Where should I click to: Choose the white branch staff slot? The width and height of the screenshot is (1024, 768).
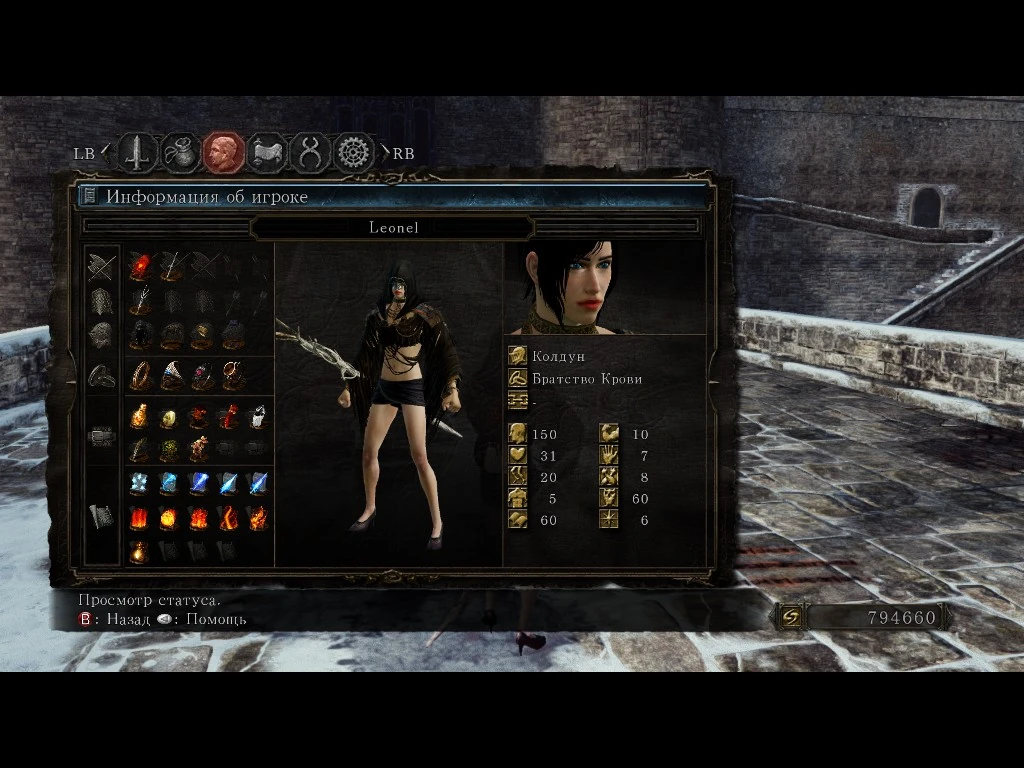[140, 300]
